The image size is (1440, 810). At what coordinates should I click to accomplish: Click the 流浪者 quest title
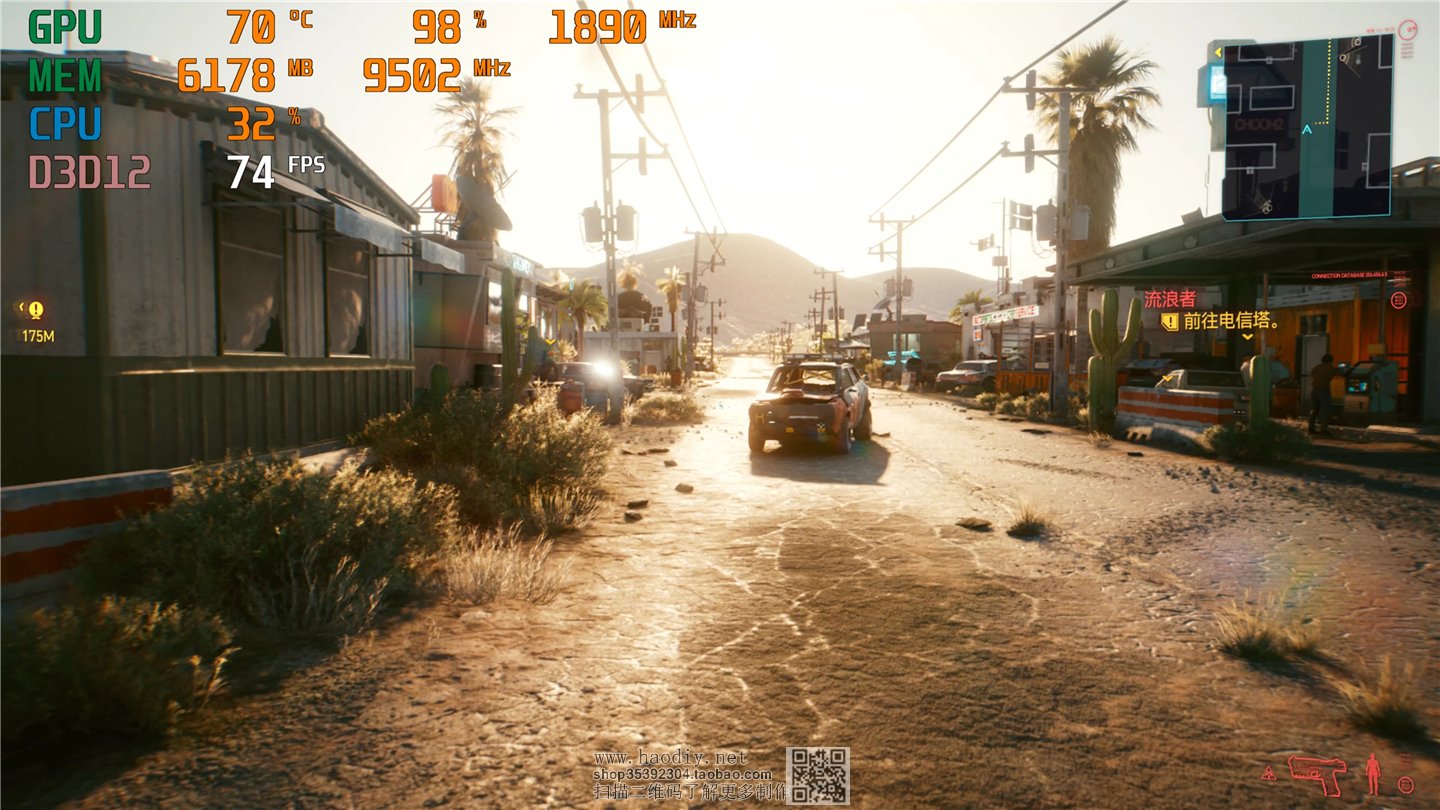click(1170, 299)
